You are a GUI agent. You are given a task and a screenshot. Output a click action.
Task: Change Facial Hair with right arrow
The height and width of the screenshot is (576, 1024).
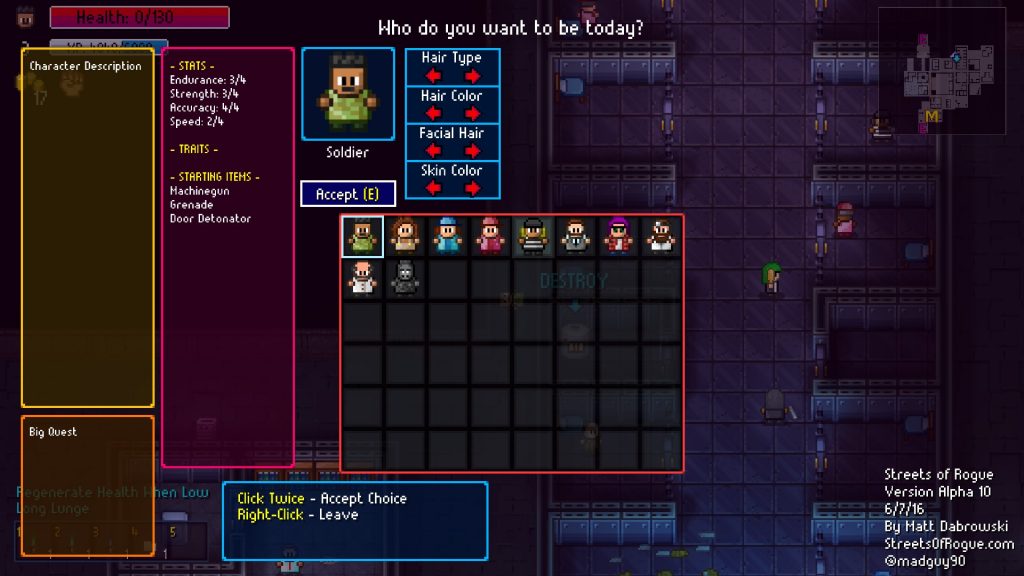coord(473,151)
